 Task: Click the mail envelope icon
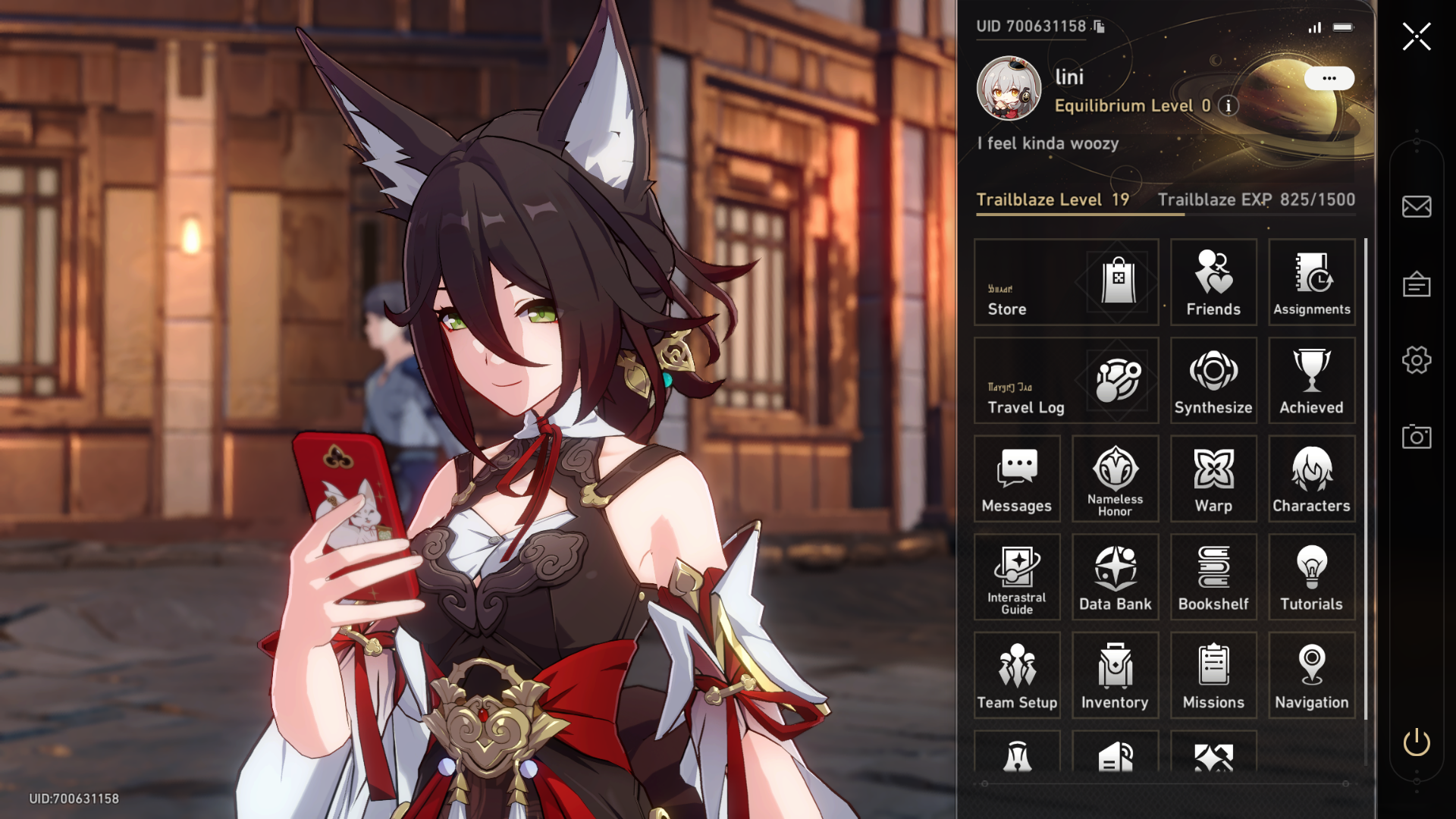point(1416,206)
